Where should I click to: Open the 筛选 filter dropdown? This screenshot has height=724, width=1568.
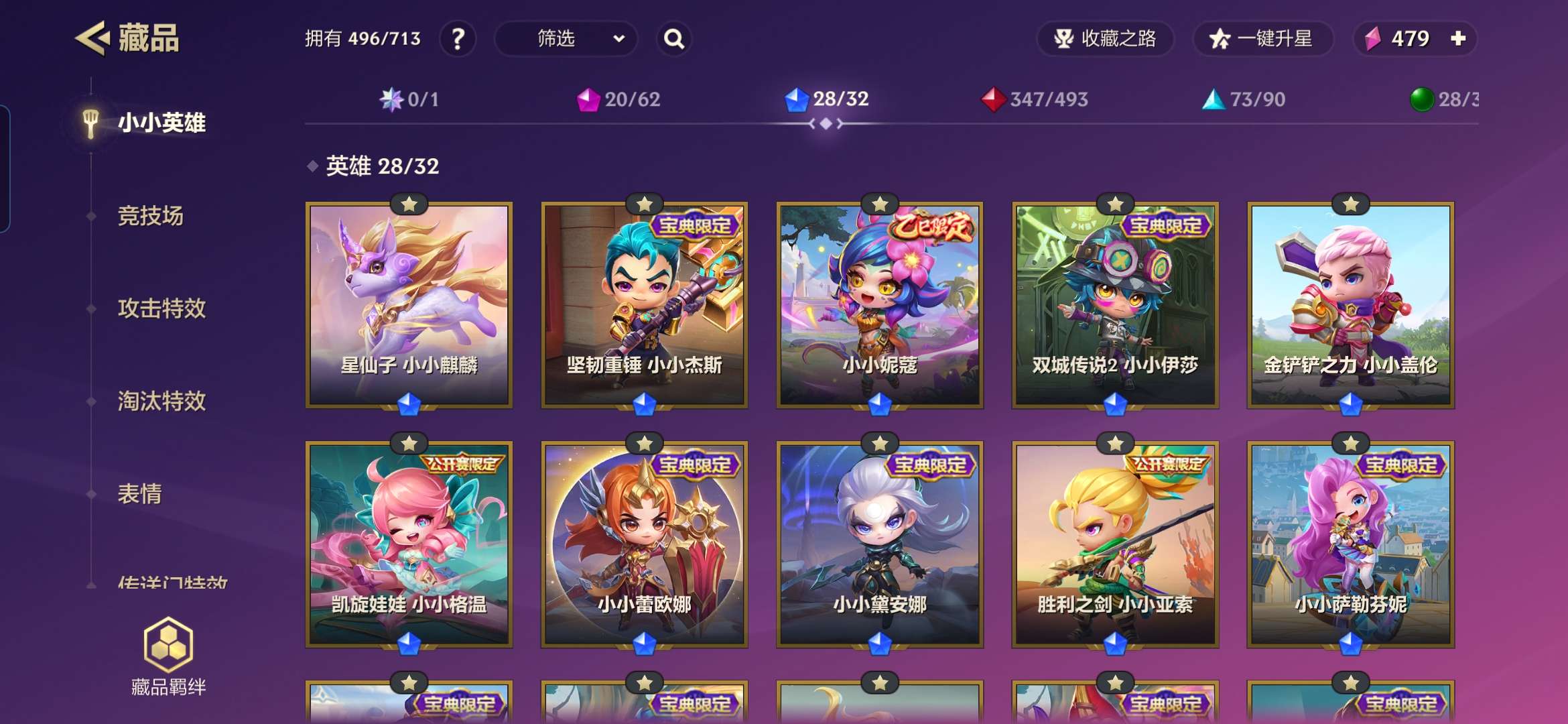pos(566,39)
